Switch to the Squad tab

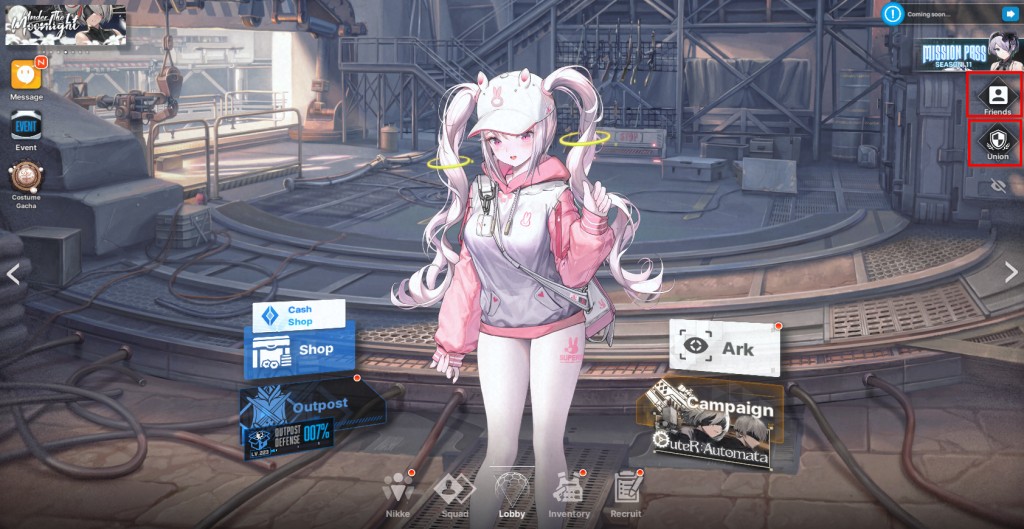click(x=453, y=492)
